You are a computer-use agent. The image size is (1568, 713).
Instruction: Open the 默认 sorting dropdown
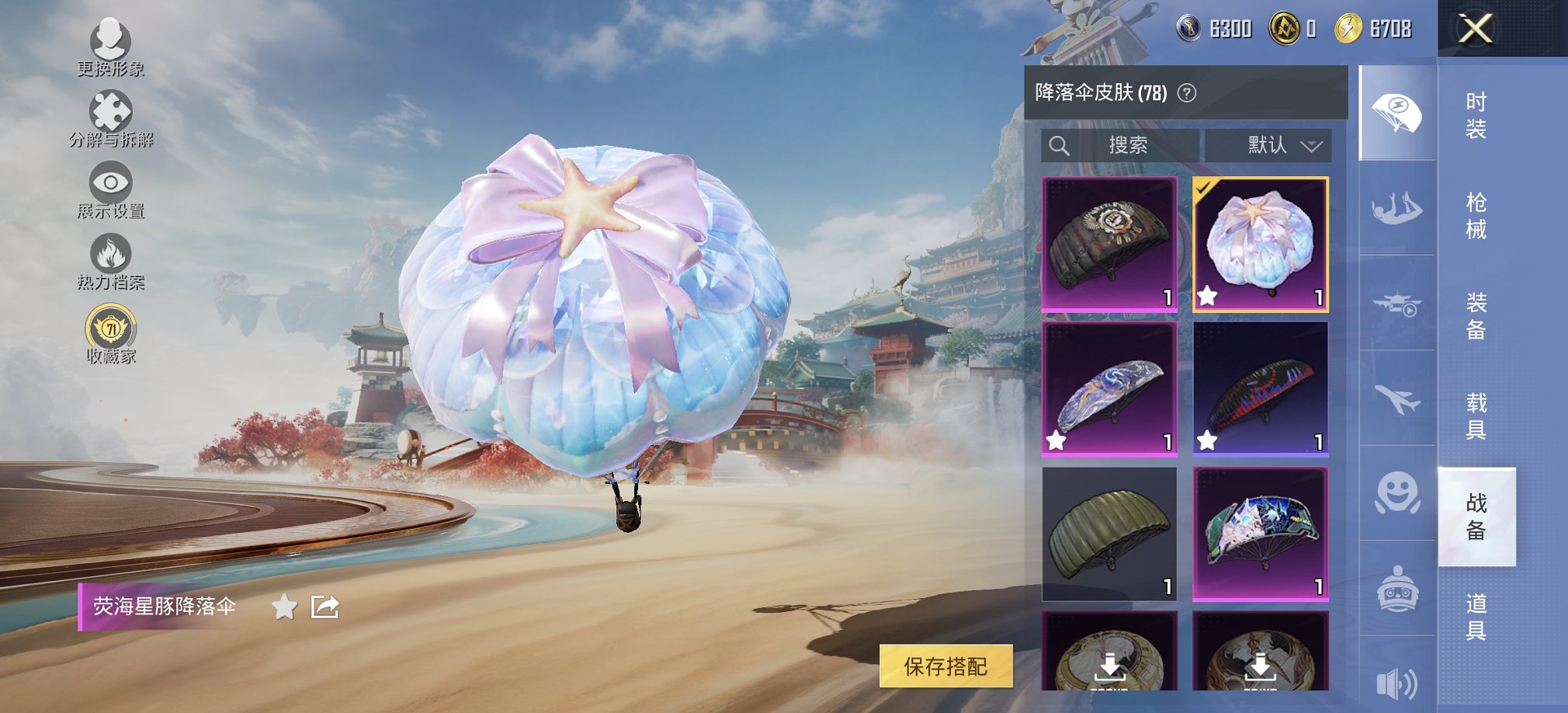click(1268, 144)
